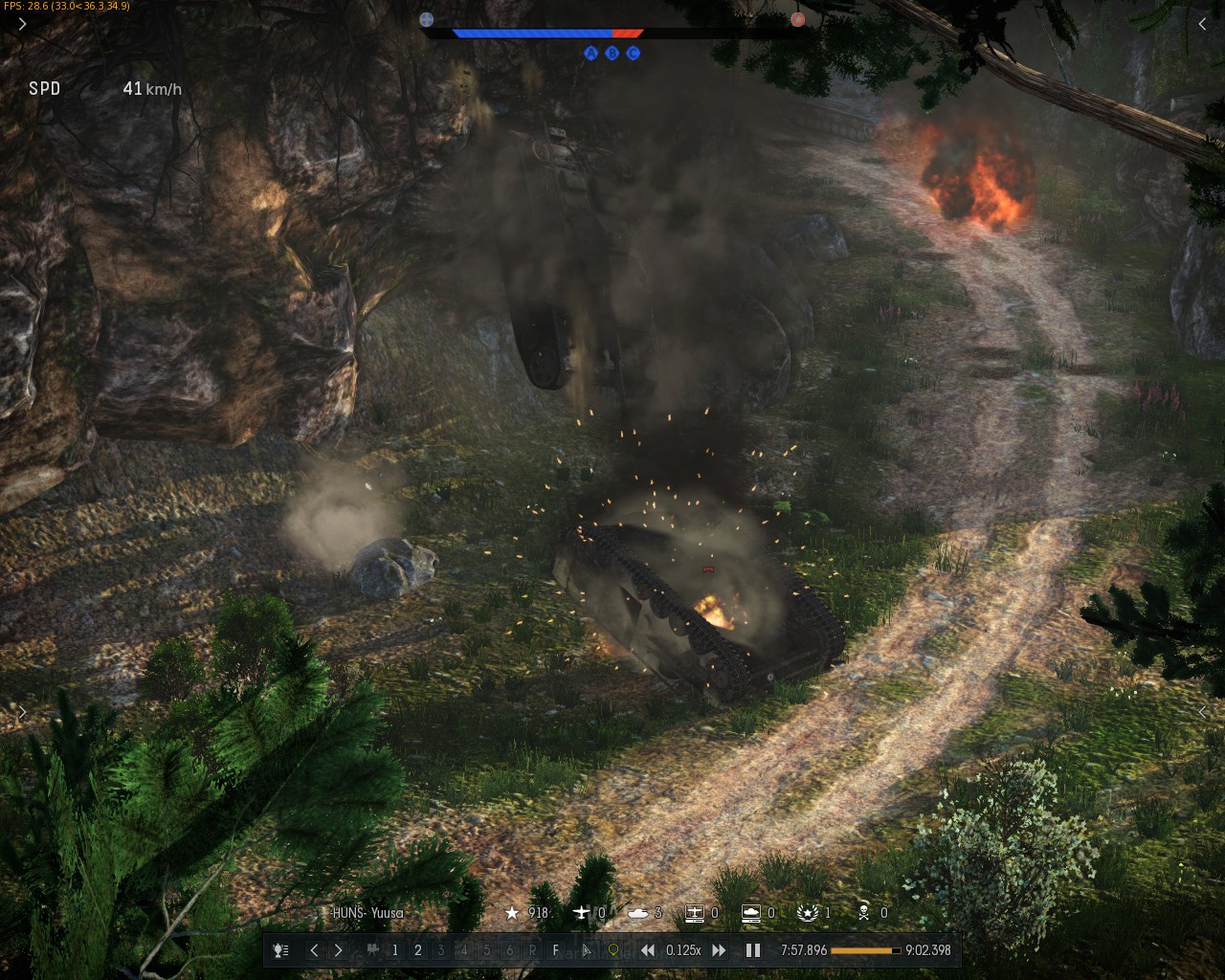The width and height of the screenshot is (1225, 980).
Task: Switch to the next player
Action: (x=338, y=950)
